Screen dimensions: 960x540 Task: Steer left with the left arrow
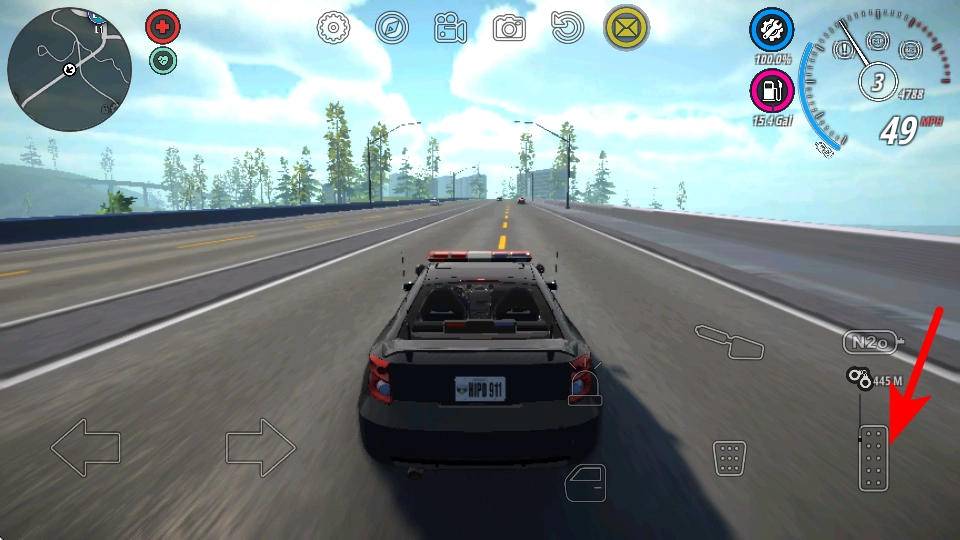point(86,447)
